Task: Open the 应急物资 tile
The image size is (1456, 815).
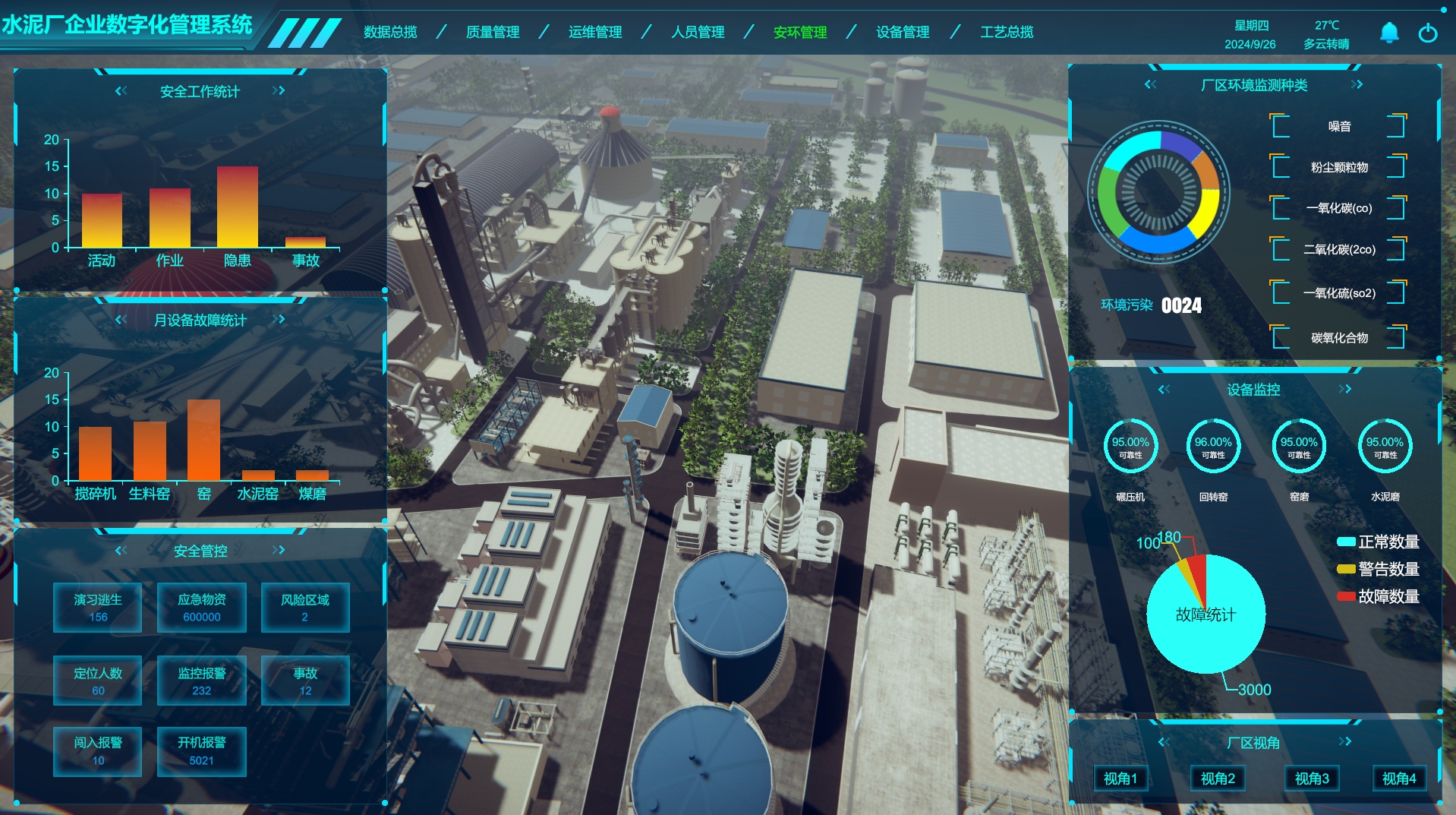Action: point(202,608)
